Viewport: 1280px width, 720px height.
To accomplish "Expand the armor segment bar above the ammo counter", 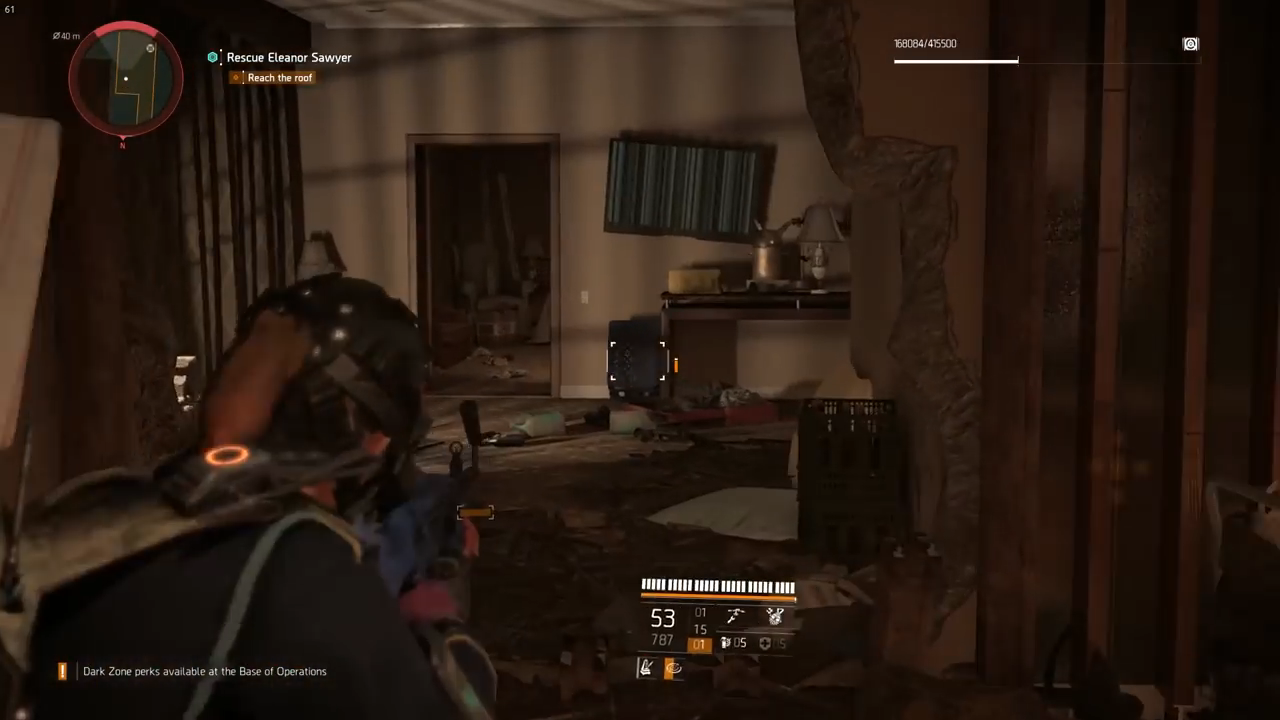I will [718, 585].
